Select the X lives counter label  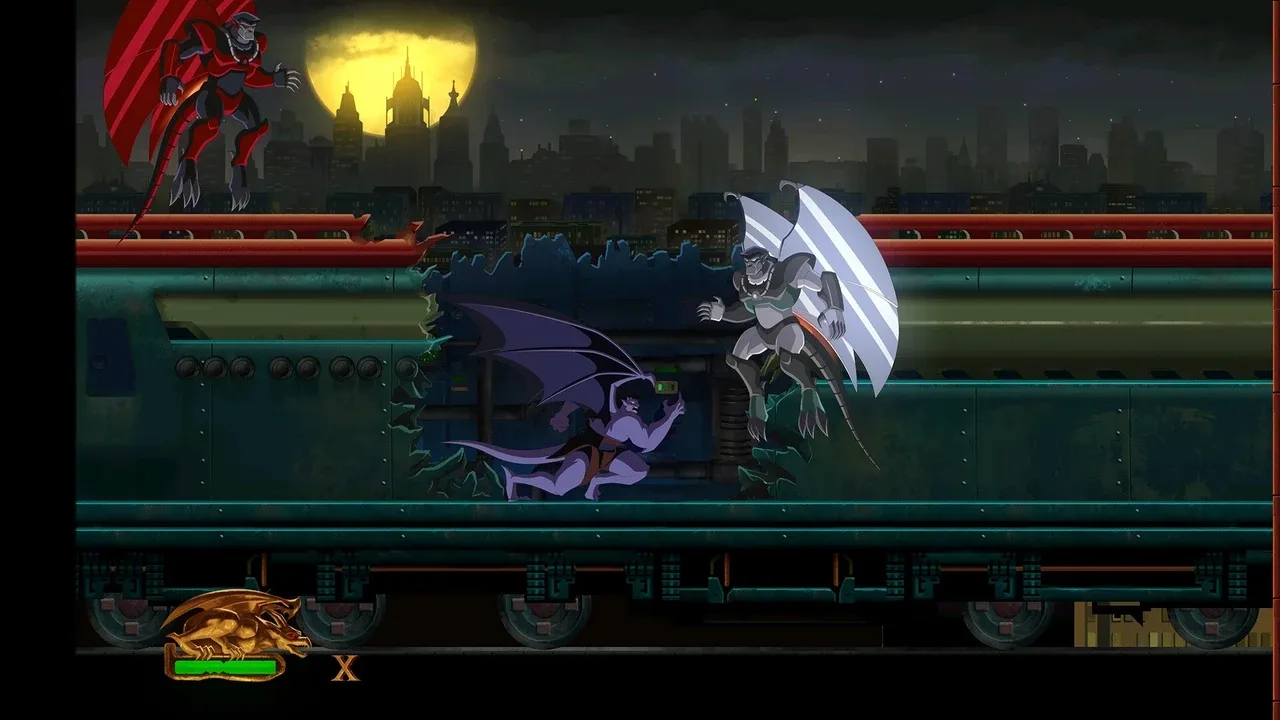point(345,668)
